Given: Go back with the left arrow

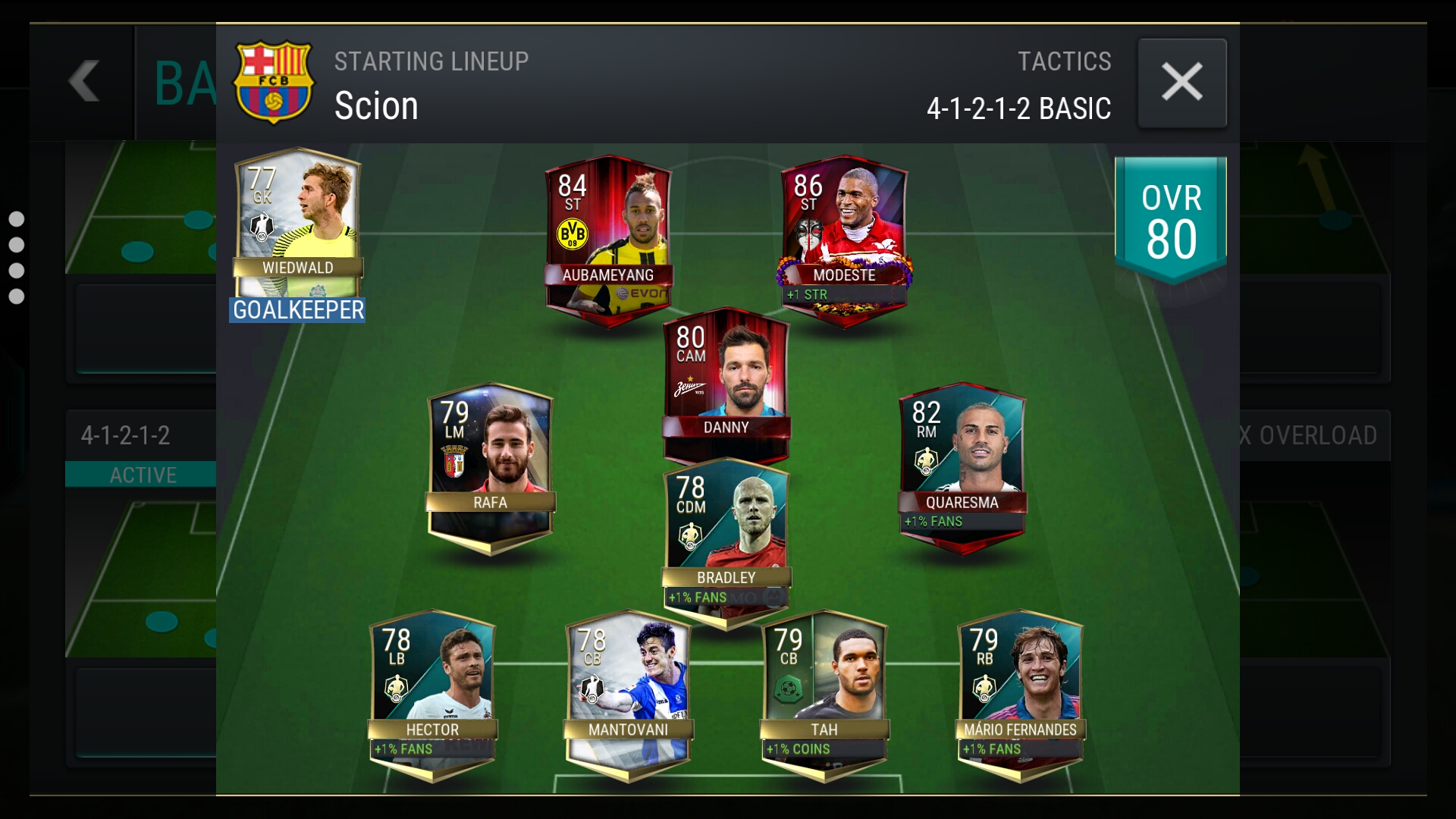Looking at the screenshot, I should click(x=83, y=82).
